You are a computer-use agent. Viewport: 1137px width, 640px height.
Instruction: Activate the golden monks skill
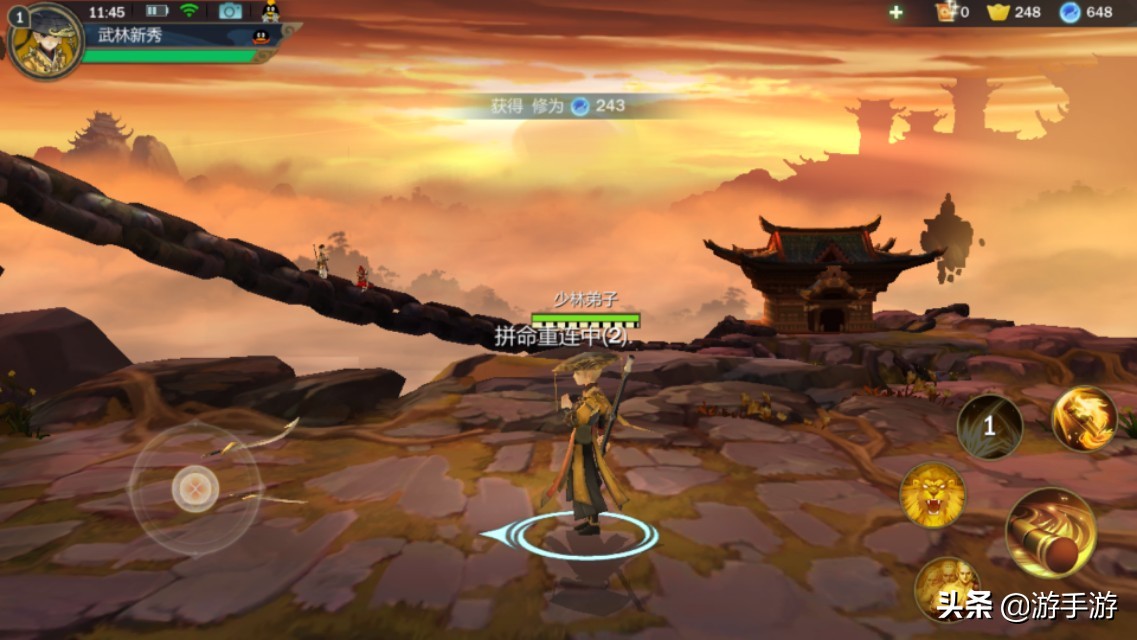(x=945, y=587)
